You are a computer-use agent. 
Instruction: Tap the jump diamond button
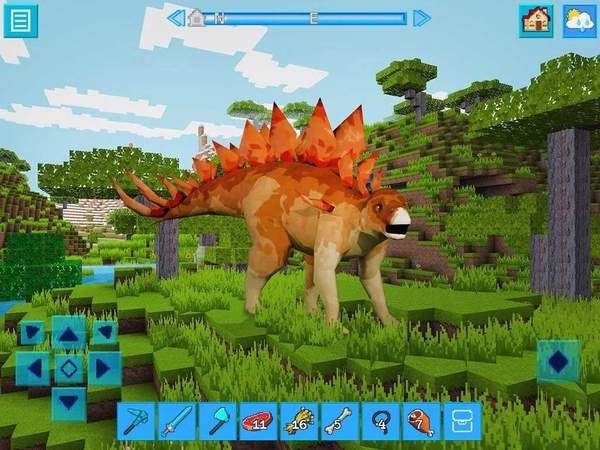point(558,361)
